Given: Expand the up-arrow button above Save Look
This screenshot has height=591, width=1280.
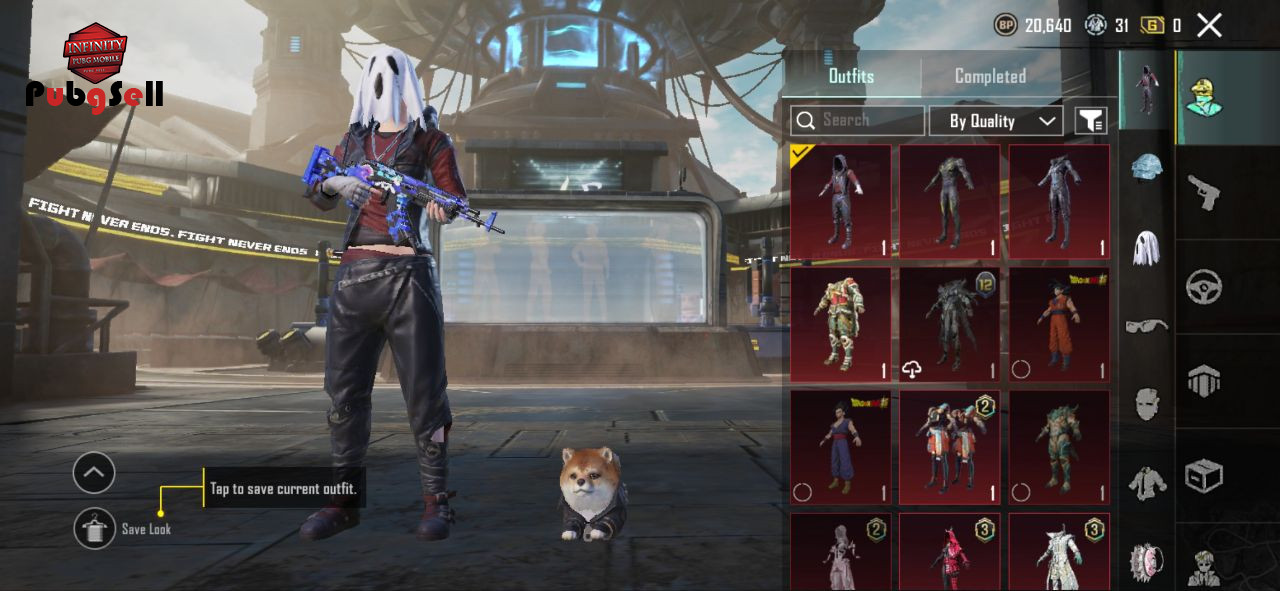Looking at the screenshot, I should [94, 473].
